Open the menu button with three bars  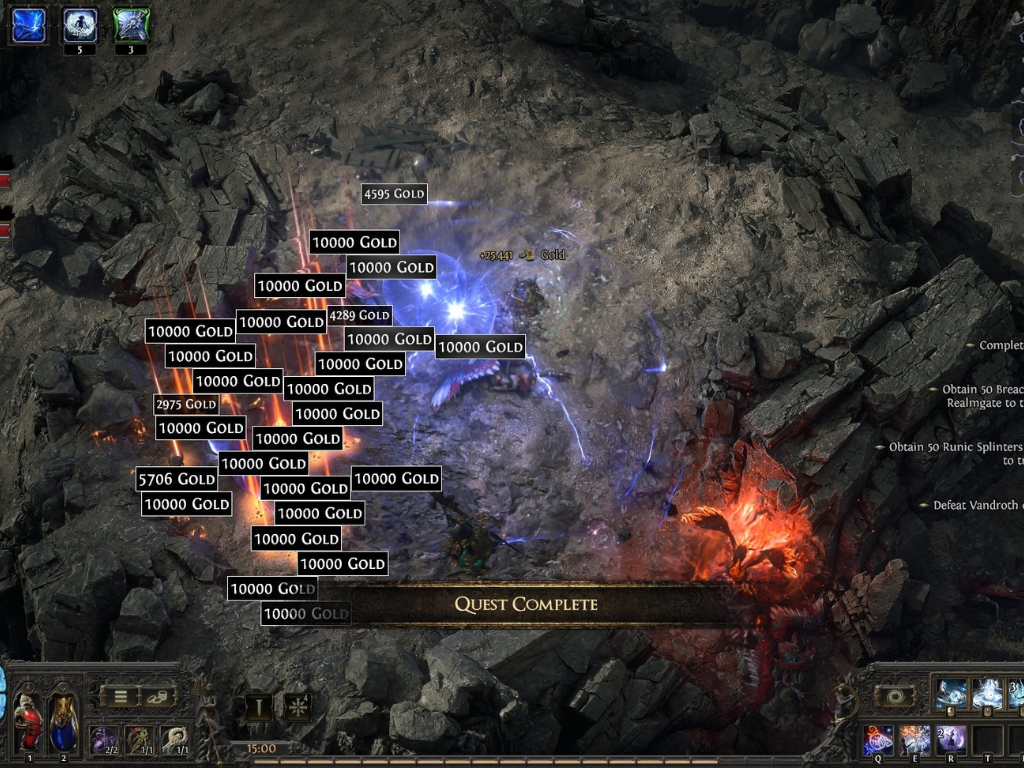120,696
